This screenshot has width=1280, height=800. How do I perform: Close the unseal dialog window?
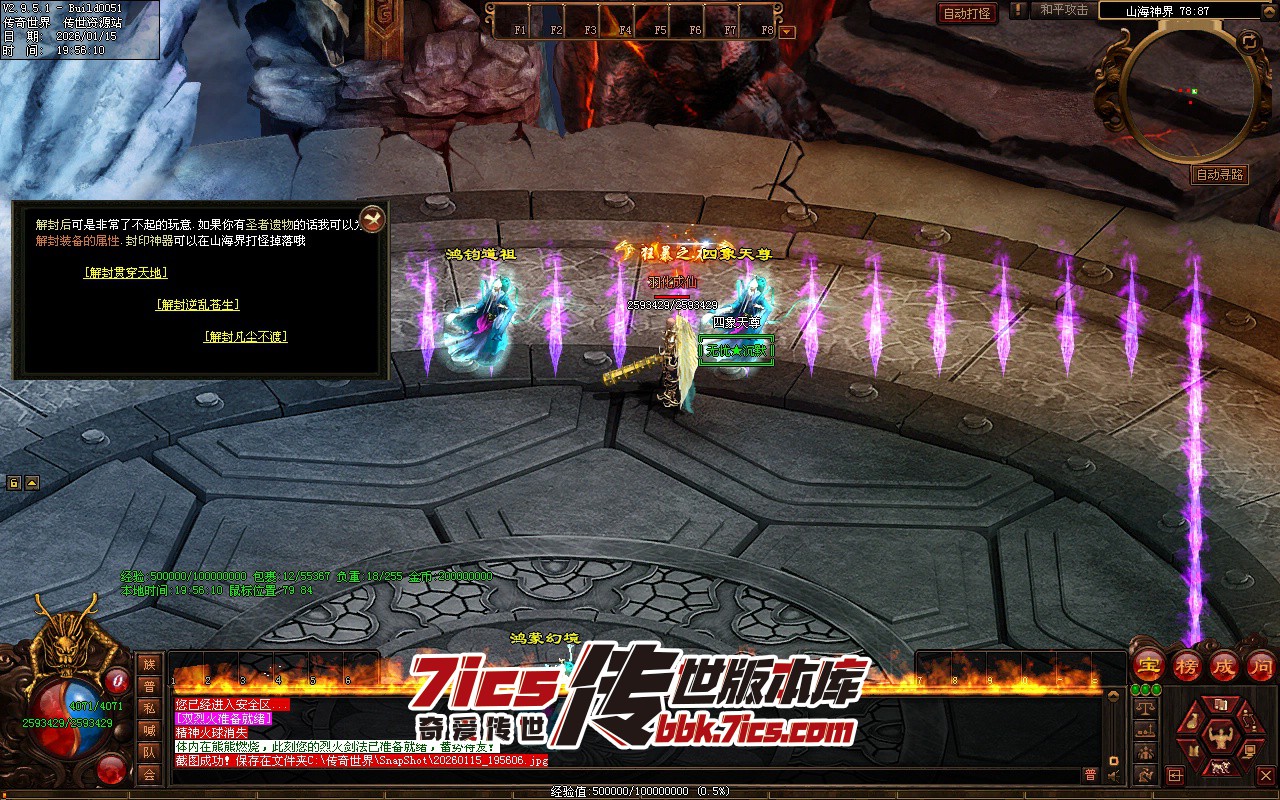coord(371,218)
